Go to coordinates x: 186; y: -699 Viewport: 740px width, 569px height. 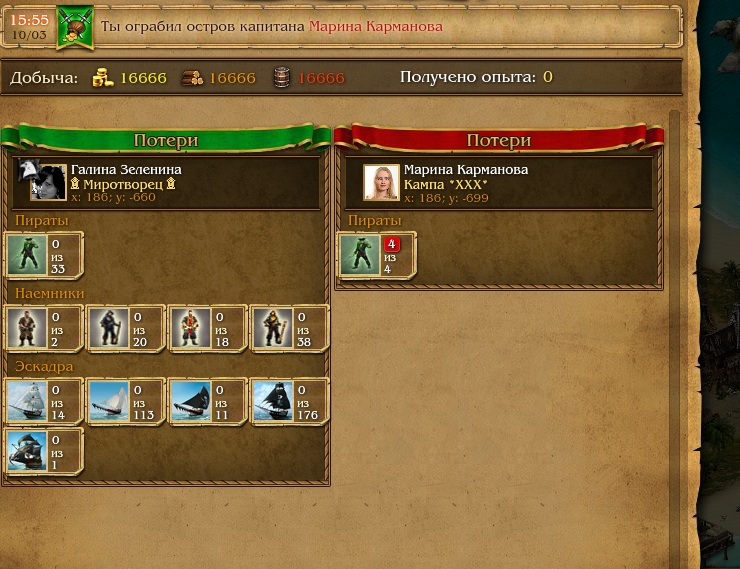coord(446,198)
